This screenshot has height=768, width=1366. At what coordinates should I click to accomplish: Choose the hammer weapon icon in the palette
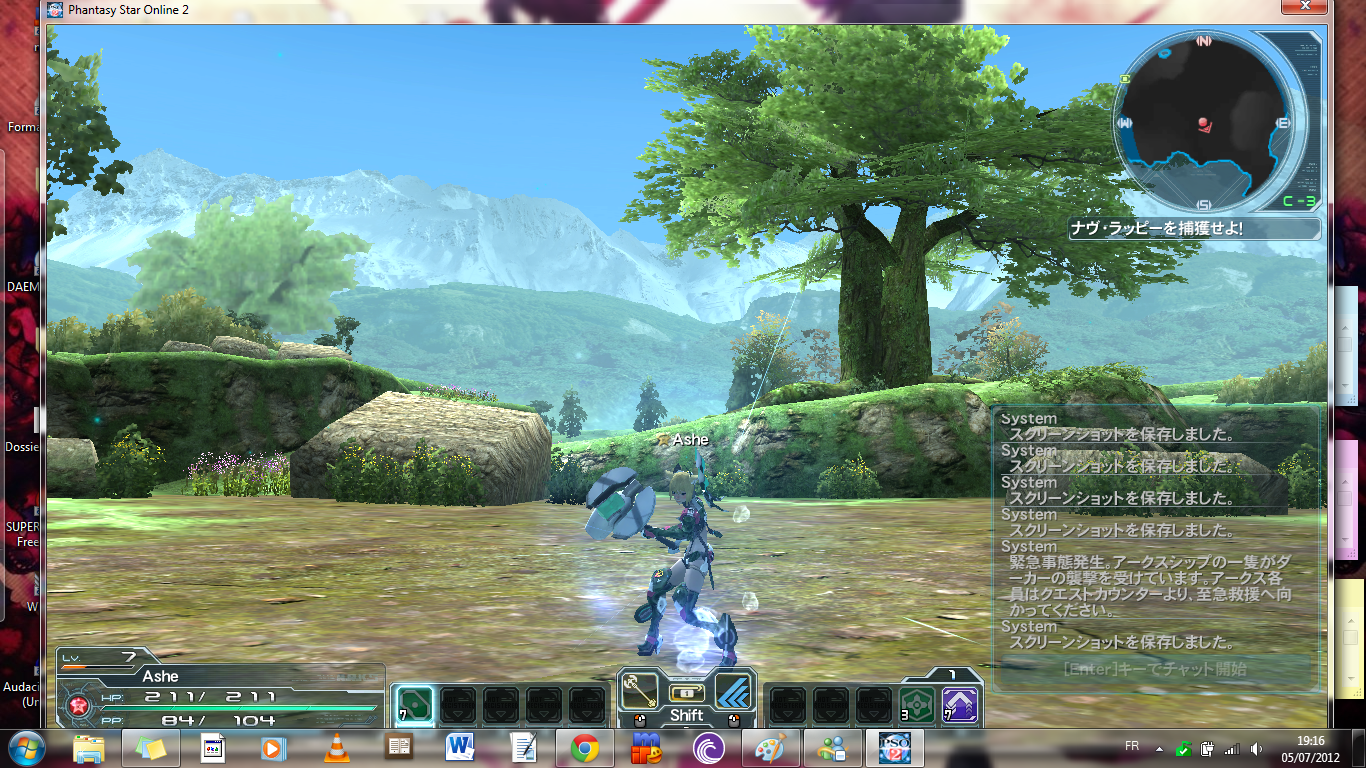(639, 690)
